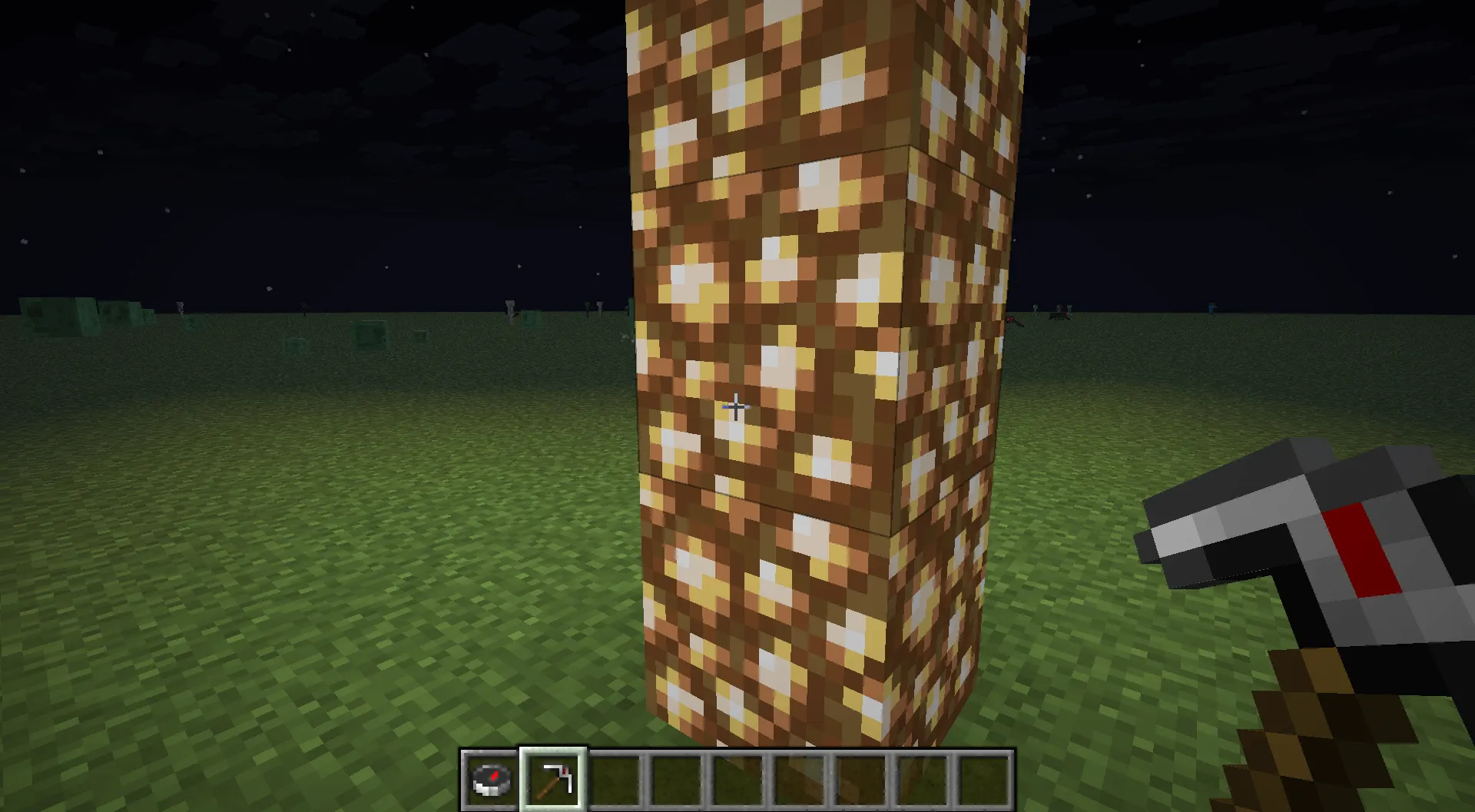Click the crosshair at screen center

(736, 407)
